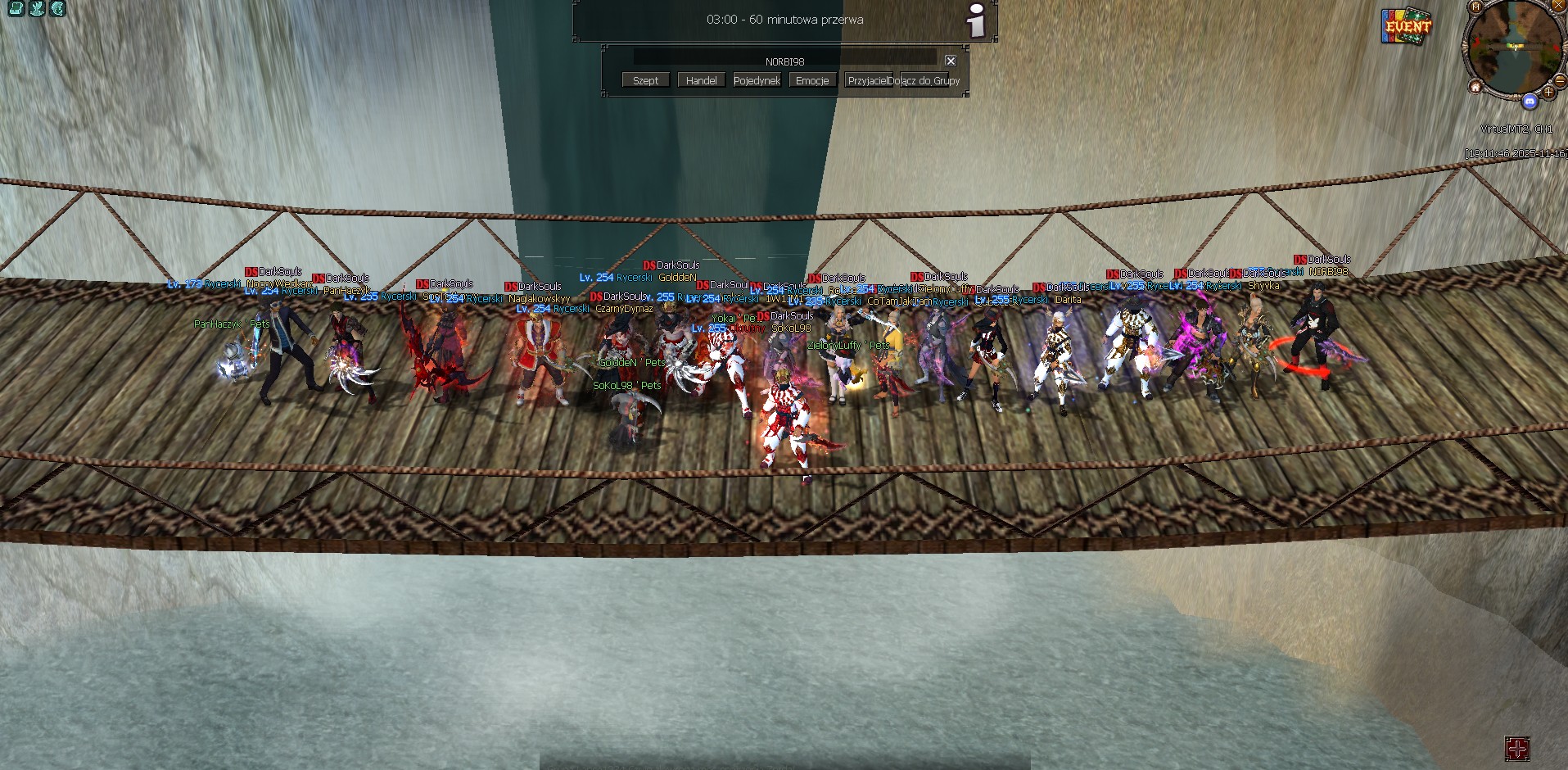1568x770 pixels.
Task: Click the home icon beside the minimap
Action: [1476, 88]
